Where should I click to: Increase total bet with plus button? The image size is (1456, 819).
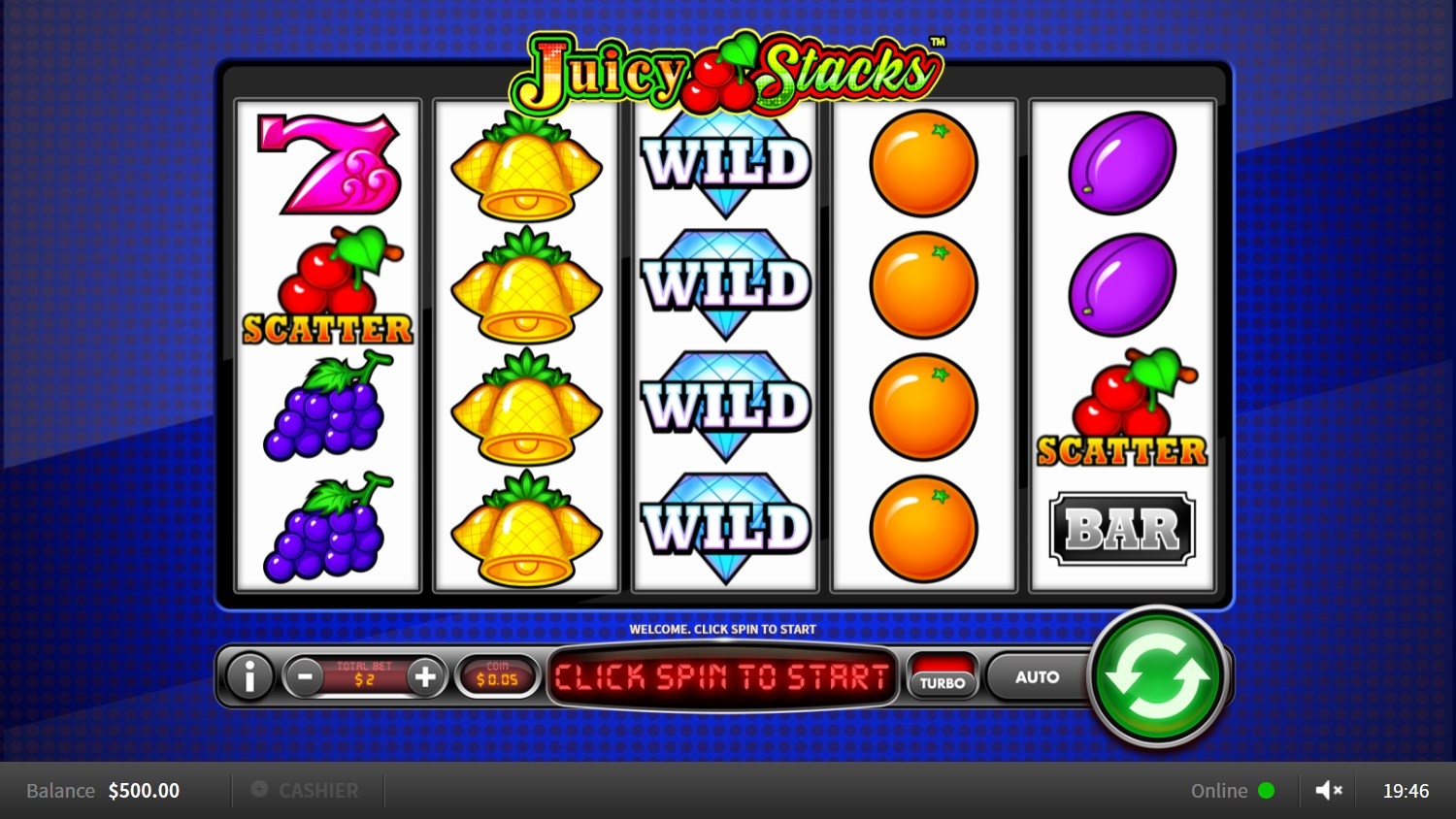[x=424, y=676]
